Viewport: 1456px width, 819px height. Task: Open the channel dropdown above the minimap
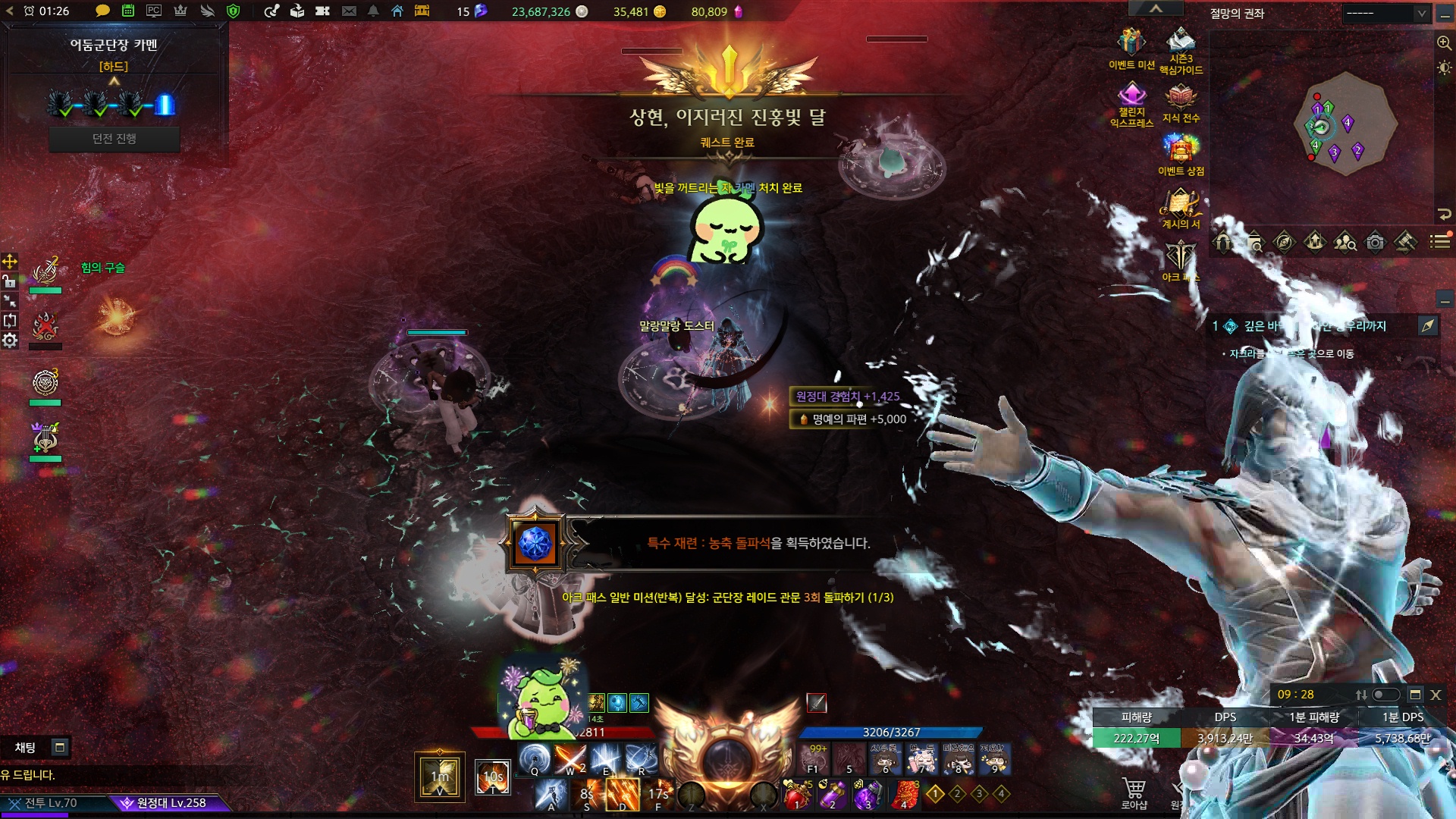[1385, 13]
